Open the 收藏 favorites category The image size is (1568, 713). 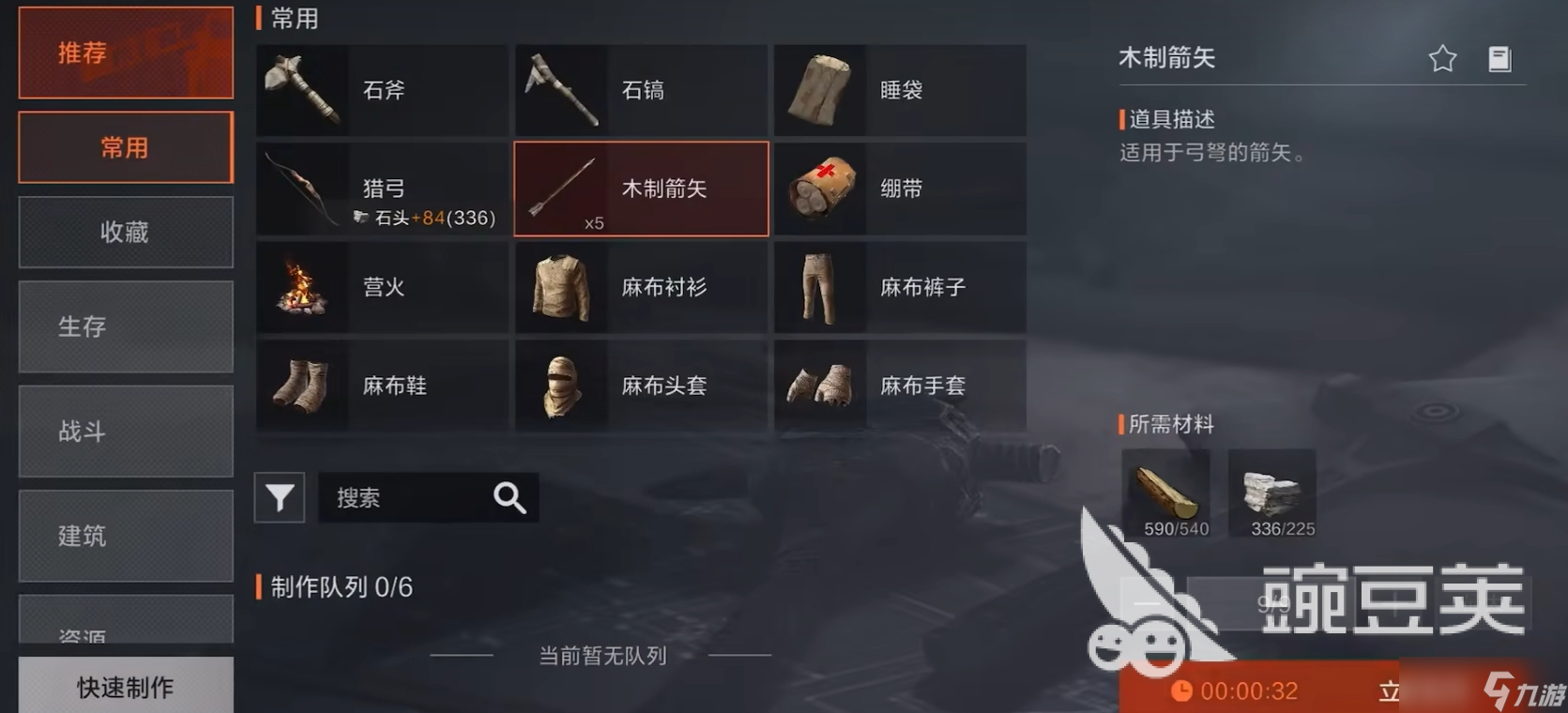pos(125,232)
